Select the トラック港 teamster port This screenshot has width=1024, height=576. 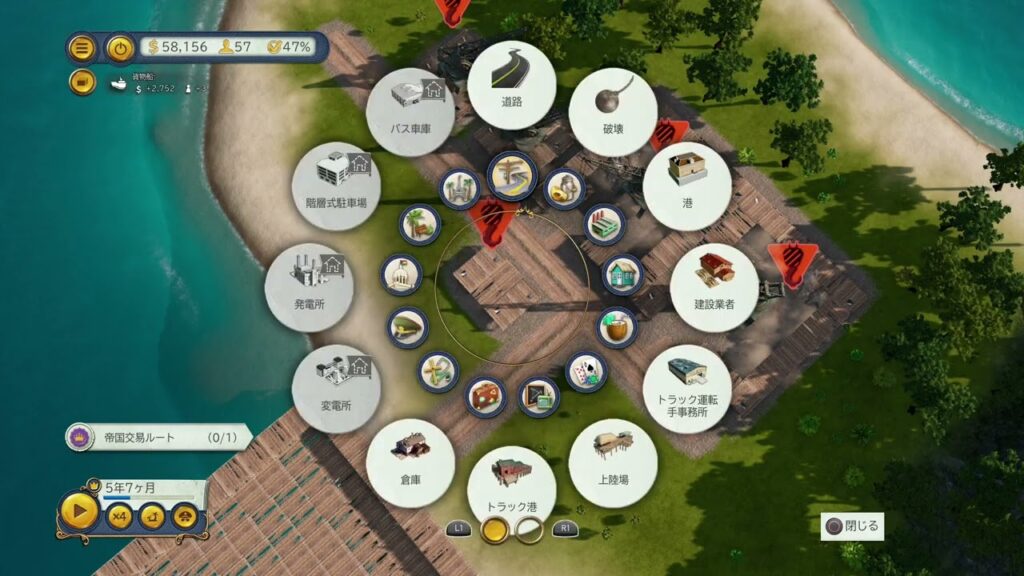click(511, 489)
